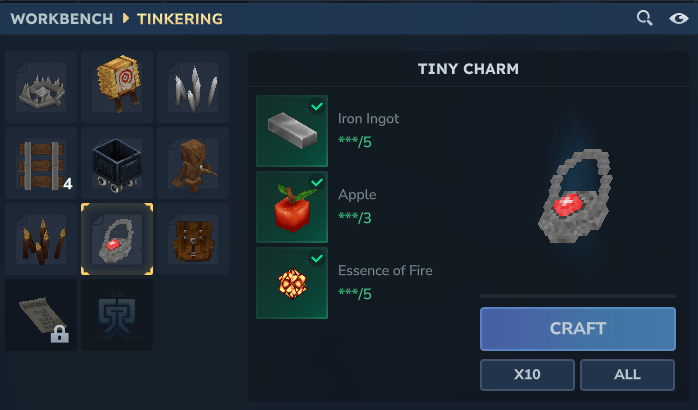This screenshot has width=698, height=410.
Task: Select the Tiny Charm recipe slot
Action: (117, 239)
